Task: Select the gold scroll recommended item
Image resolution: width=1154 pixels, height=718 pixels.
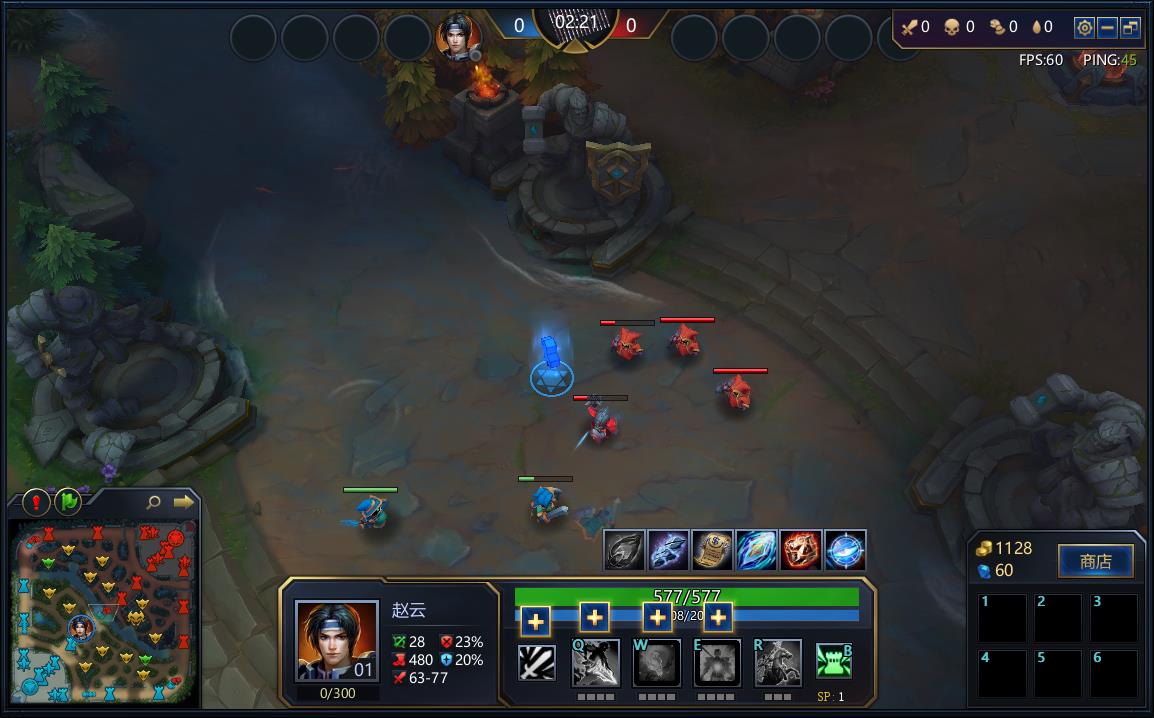Action: pos(712,550)
